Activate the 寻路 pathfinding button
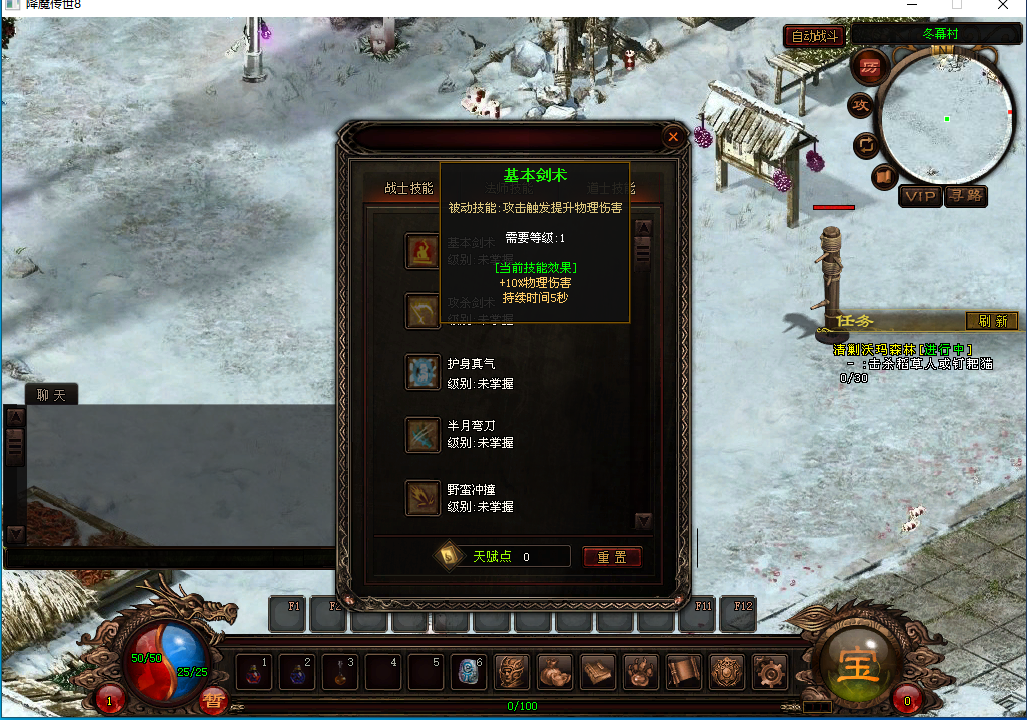This screenshot has width=1027, height=720. coord(965,196)
